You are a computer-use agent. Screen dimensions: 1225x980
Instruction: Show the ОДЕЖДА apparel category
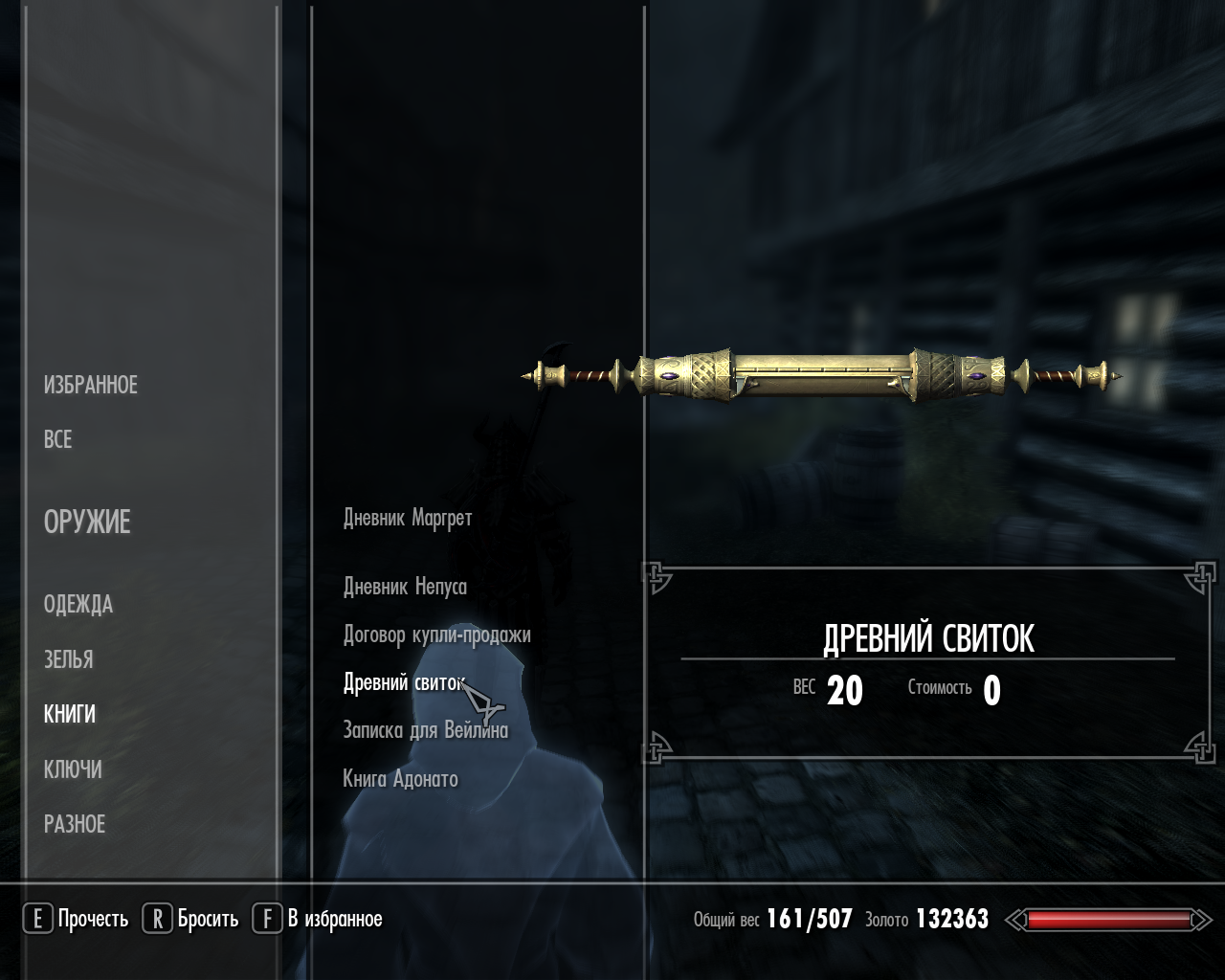78,605
